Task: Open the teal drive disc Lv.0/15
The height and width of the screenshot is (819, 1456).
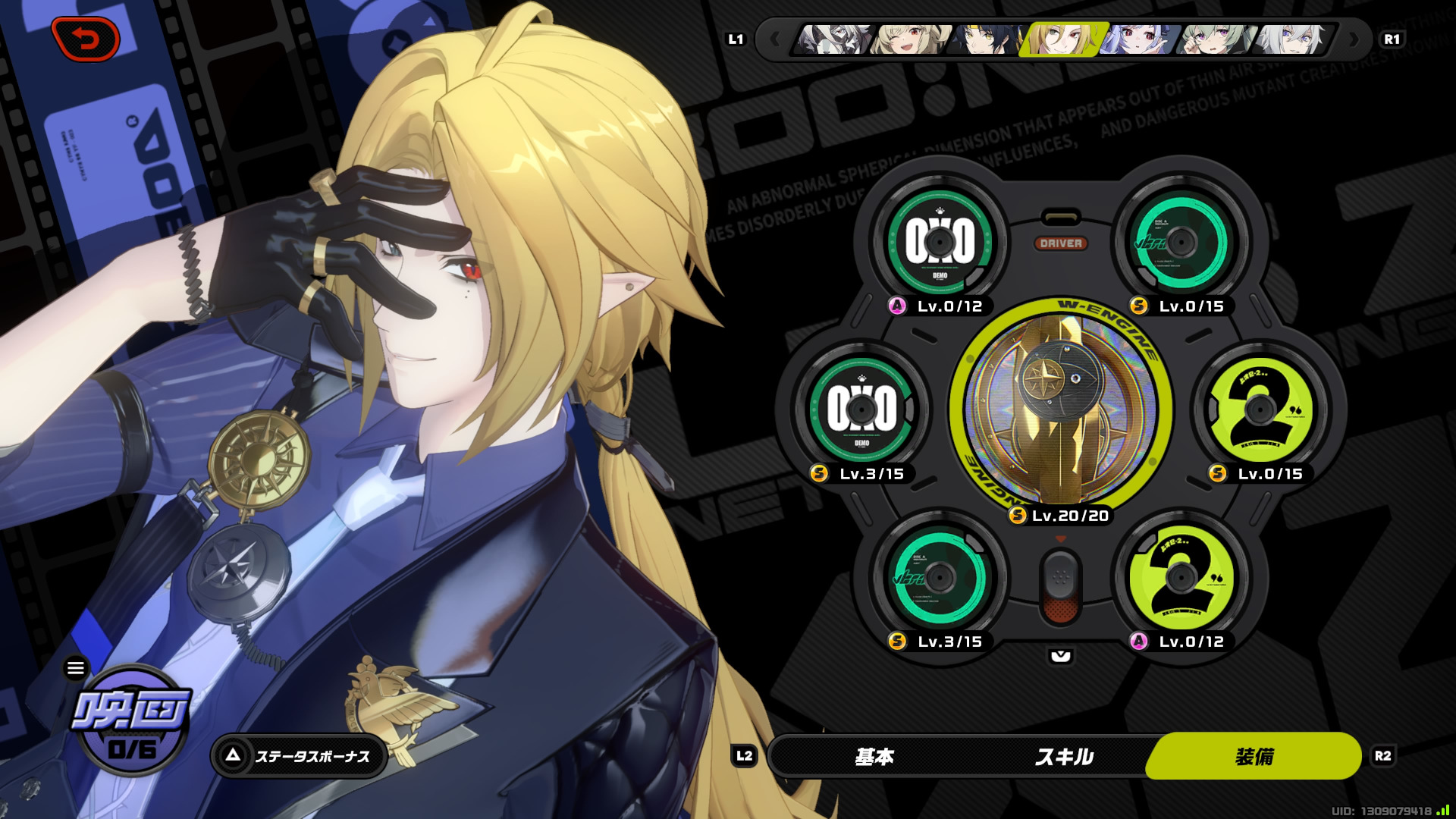Action: [x=1181, y=243]
